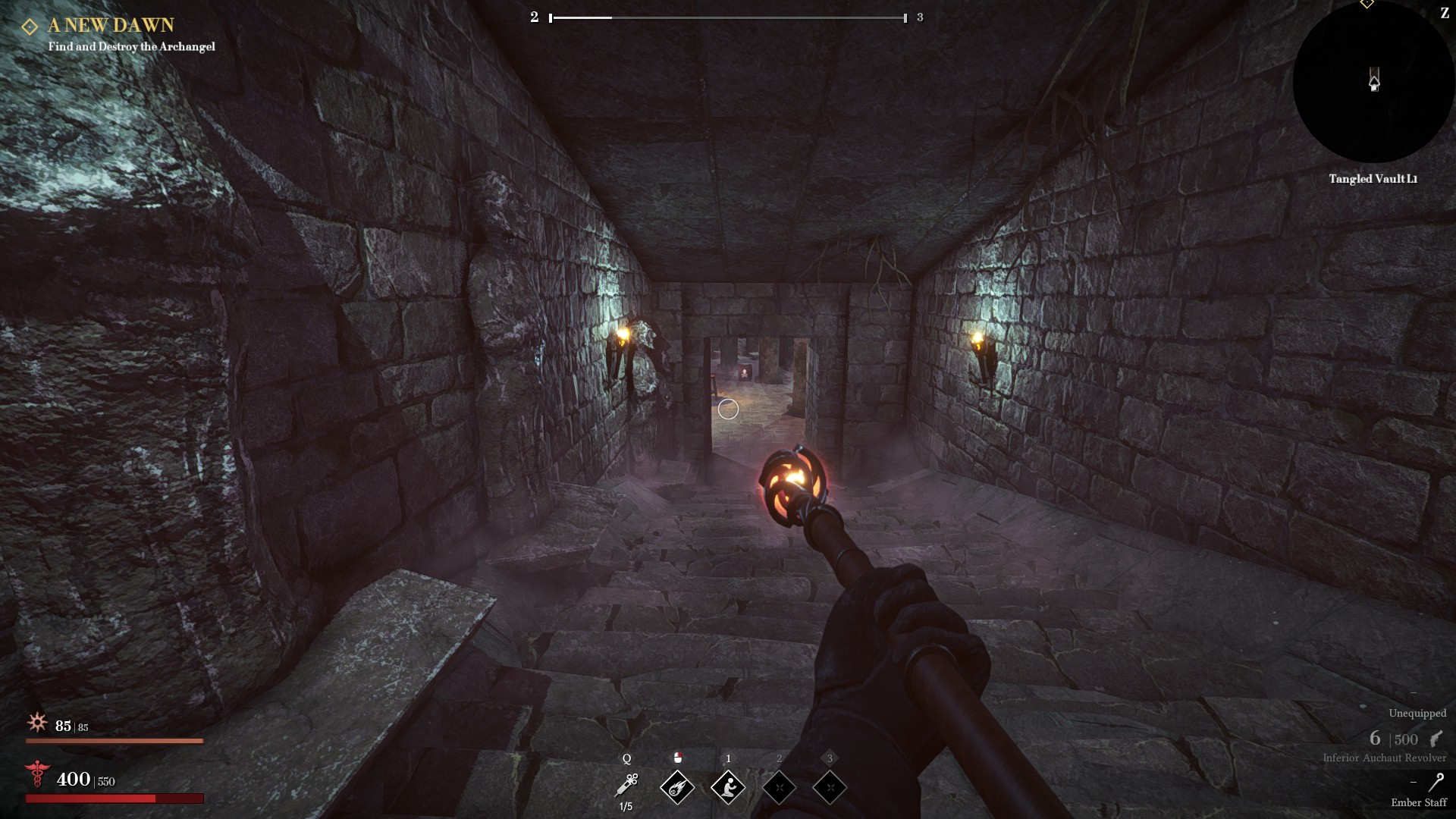Image resolution: width=1456 pixels, height=819 pixels.
Task: Select the Inferior Auchaut Revolver weapon icon
Action: click(x=1436, y=739)
